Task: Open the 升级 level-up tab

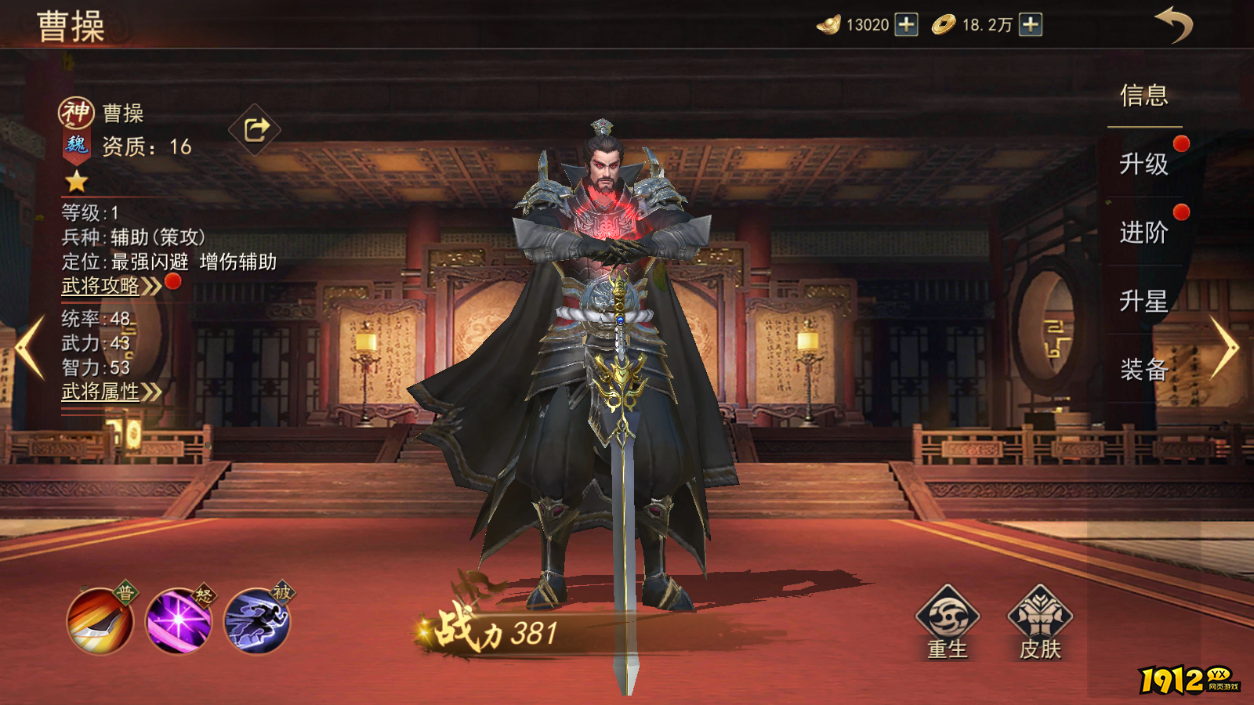Action: coord(1144,164)
